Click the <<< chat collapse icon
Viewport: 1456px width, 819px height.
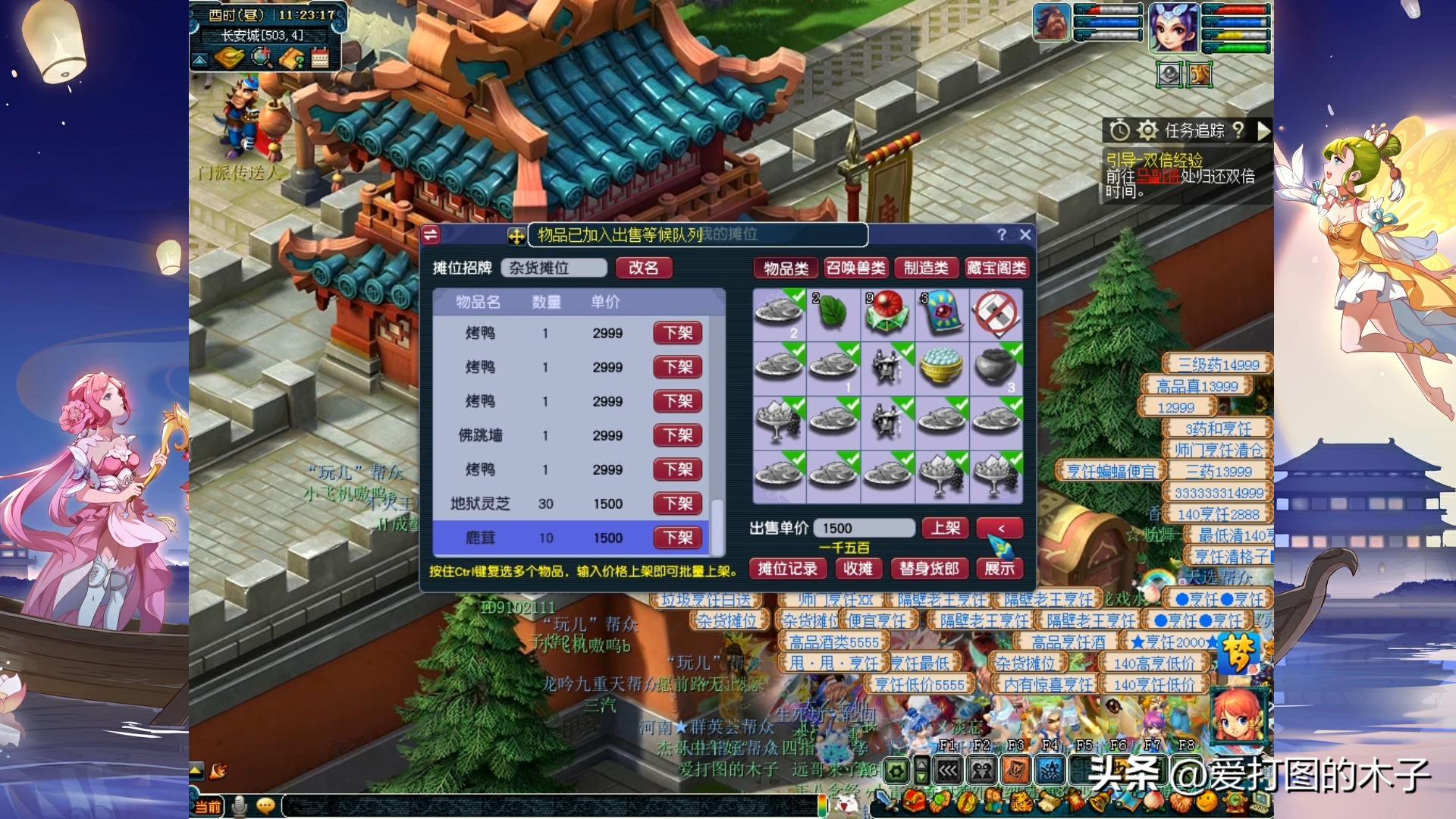[948, 770]
